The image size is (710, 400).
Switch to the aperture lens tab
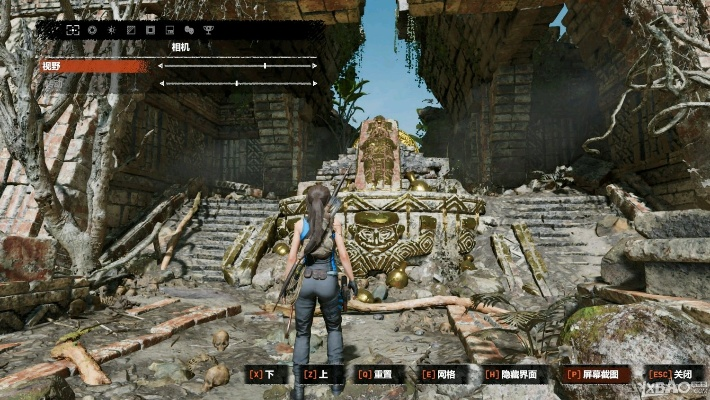(92, 30)
